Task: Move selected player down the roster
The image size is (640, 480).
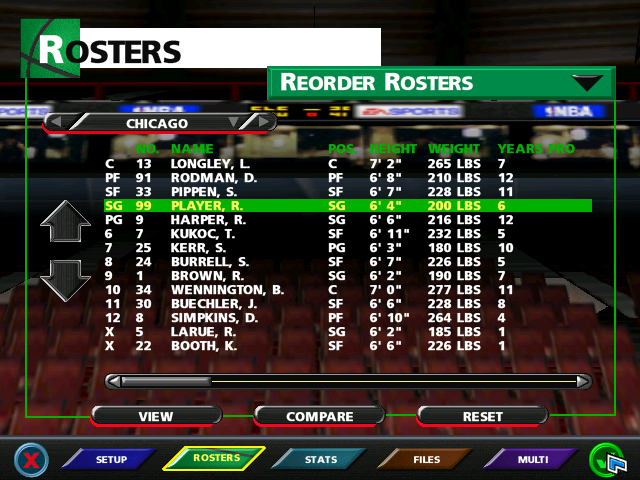Action: [65, 280]
